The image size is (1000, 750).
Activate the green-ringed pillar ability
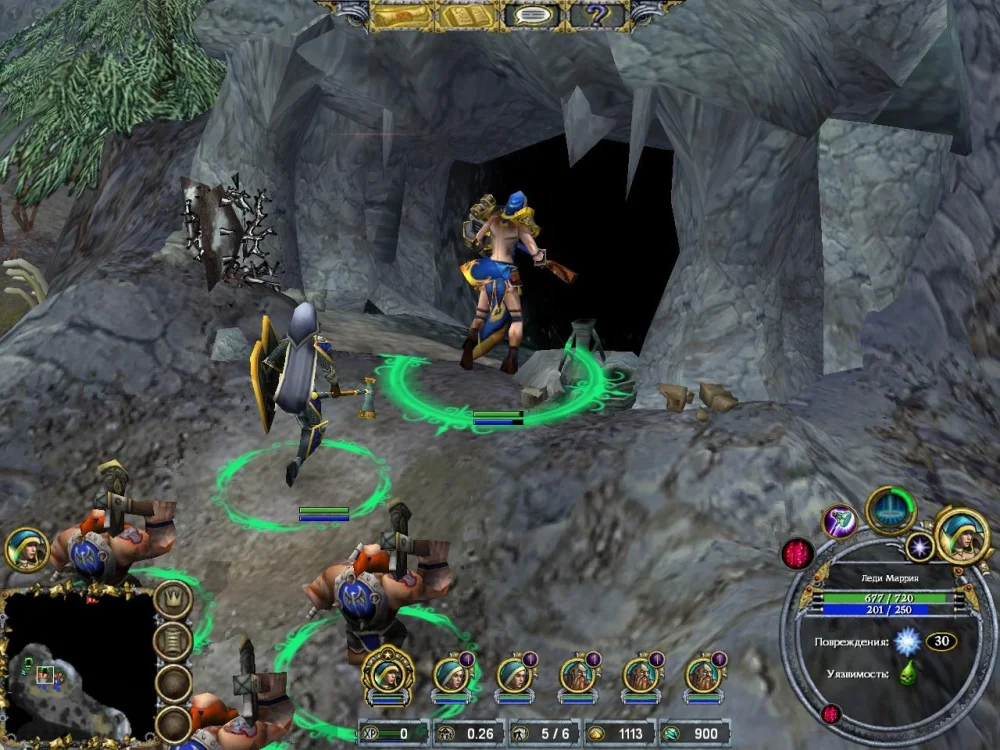(890, 509)
